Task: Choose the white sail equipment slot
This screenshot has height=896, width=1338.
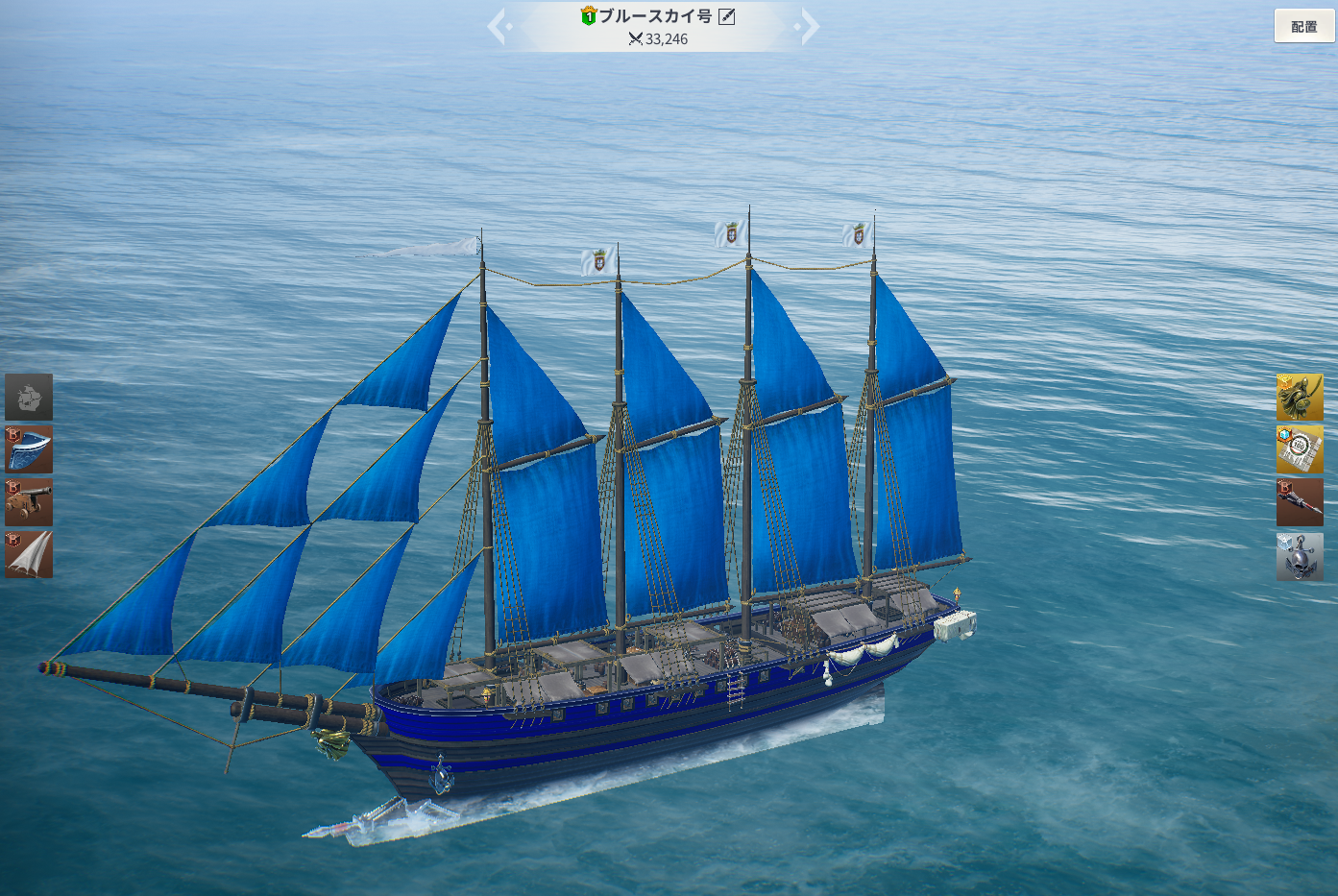Action: 29,555
